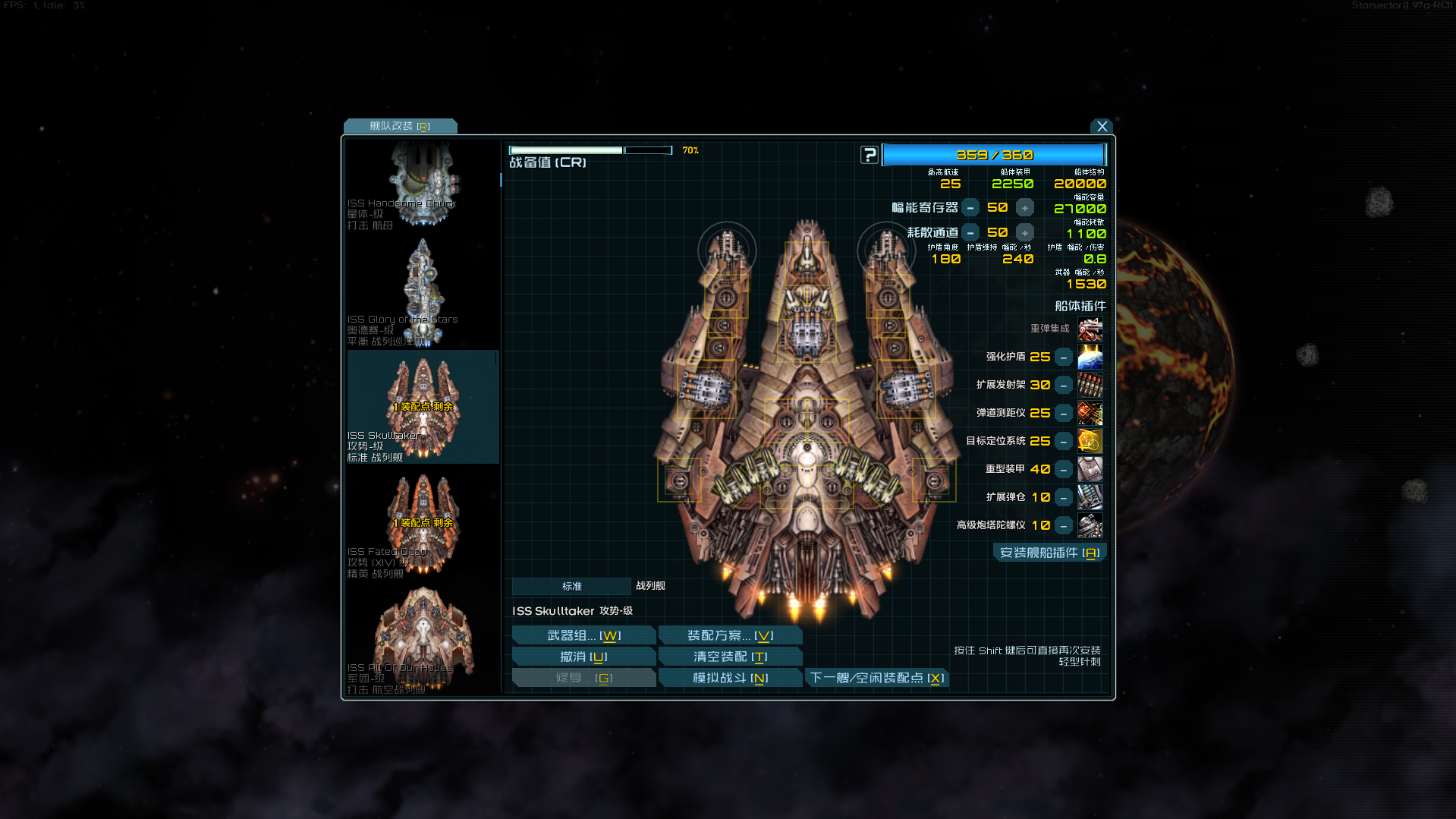Start a 模拟战斗 simulation
Image resolution: width=1456 pixels, height=819 pixels.
(730, 679)
